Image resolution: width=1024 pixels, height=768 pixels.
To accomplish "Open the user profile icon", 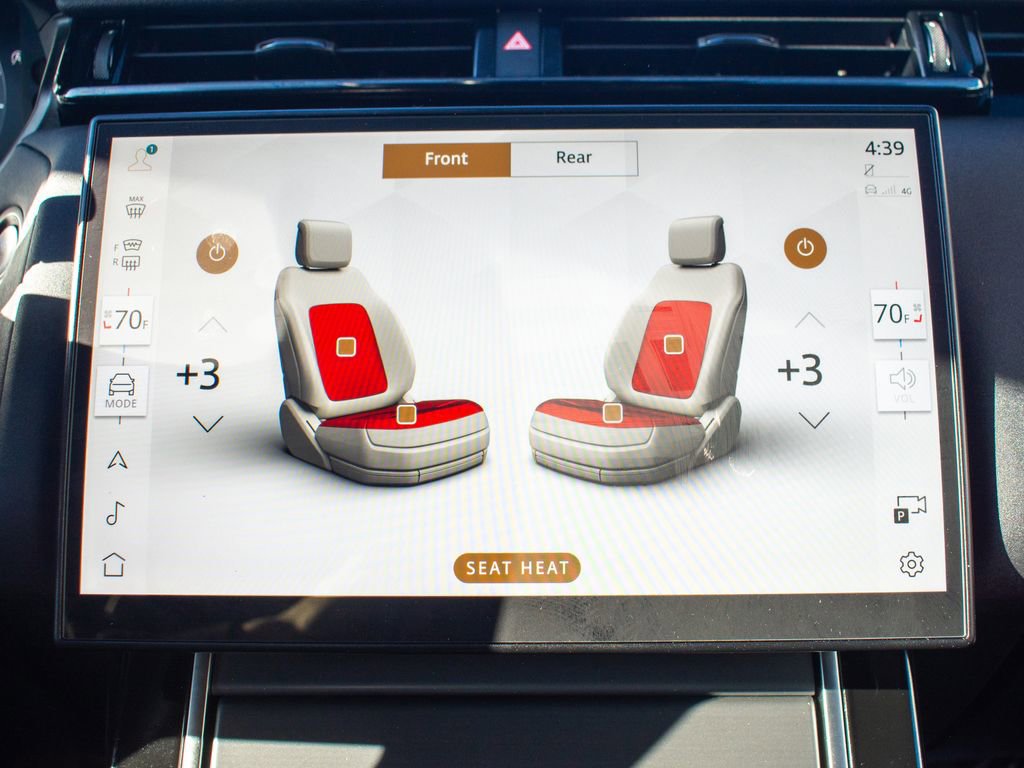I will coord(140,158).
